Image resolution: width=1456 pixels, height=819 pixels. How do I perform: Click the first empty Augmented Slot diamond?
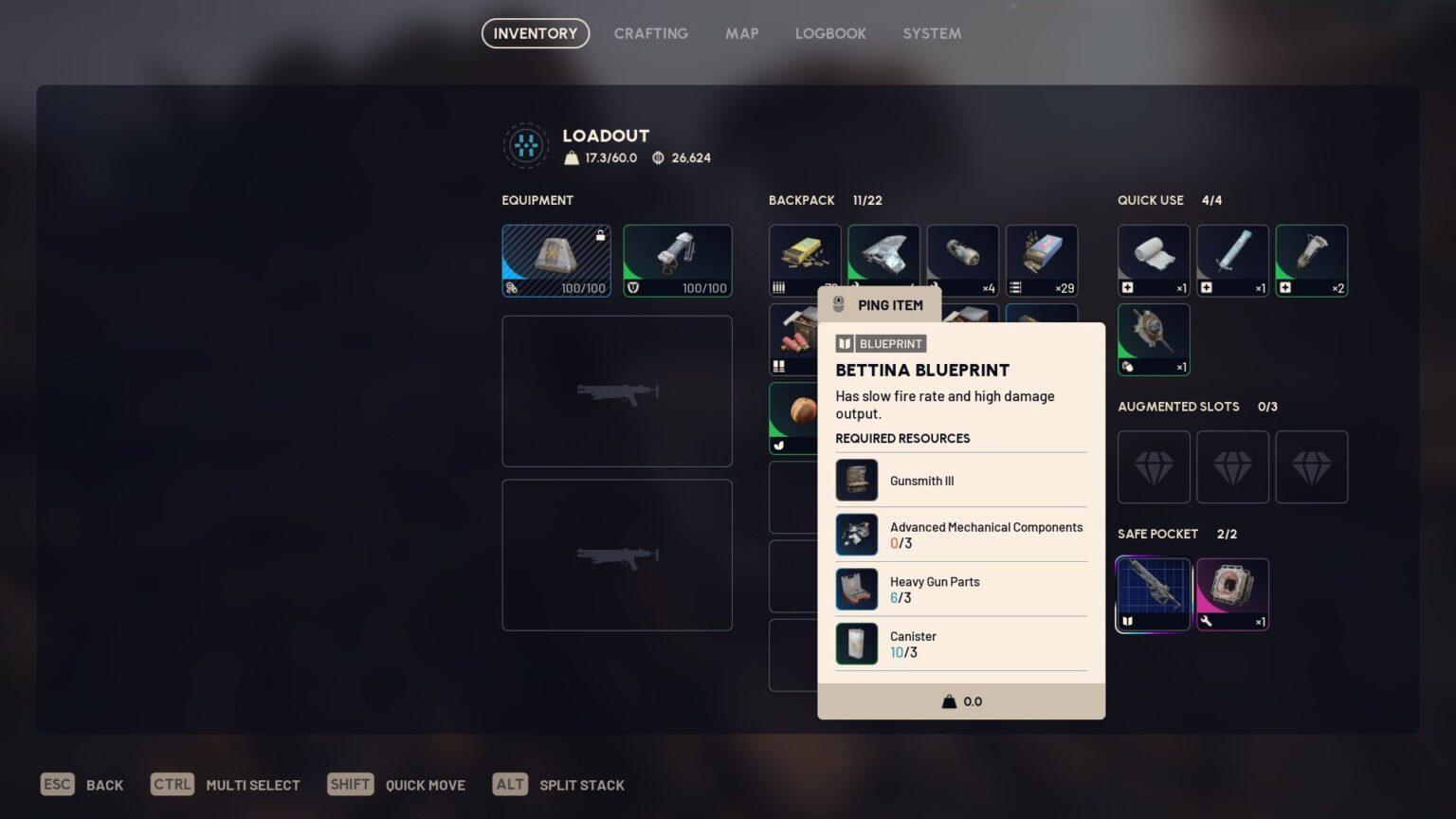point(1153,466)
